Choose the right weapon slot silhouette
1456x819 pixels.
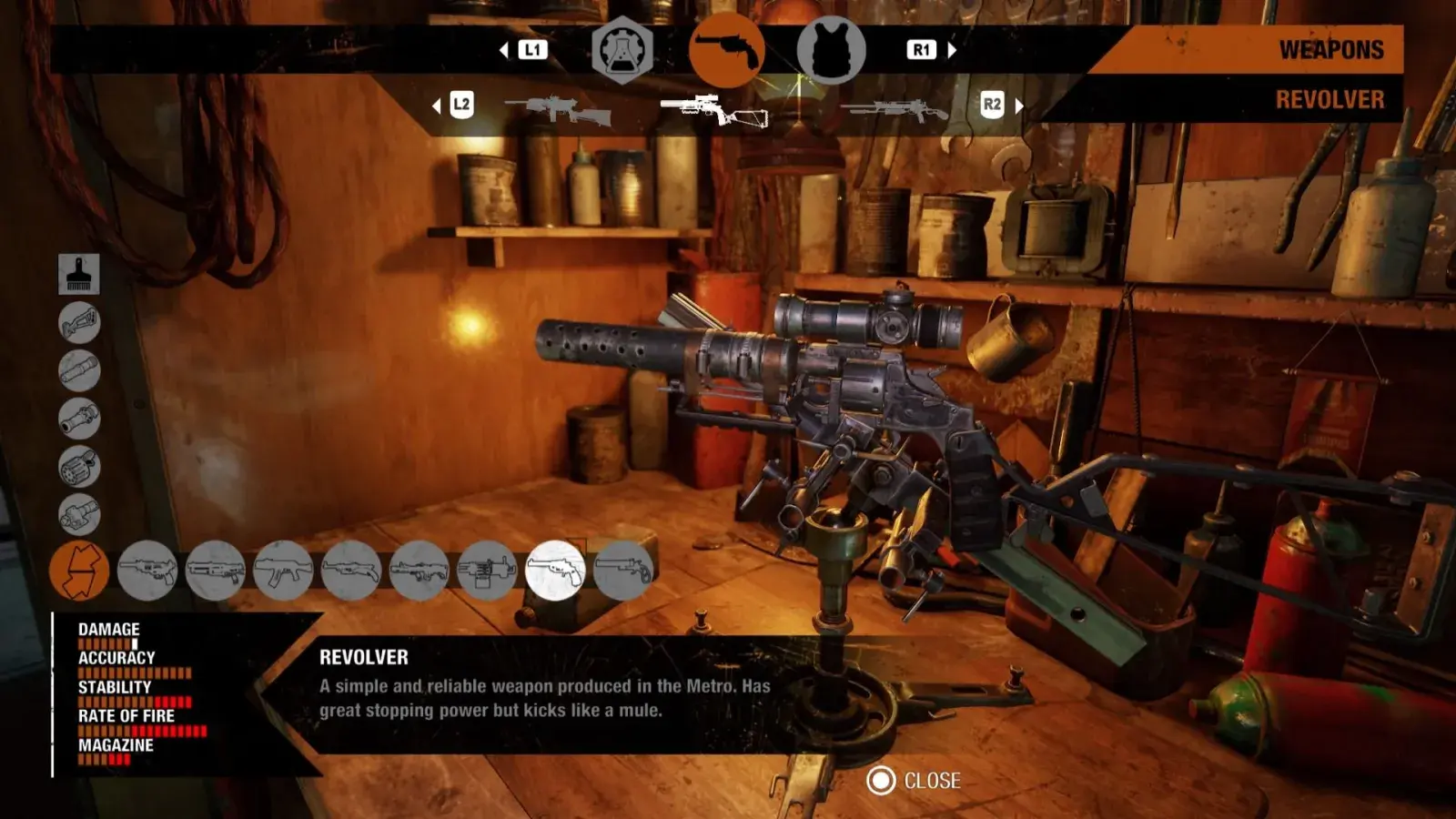[x=895, y=111]
